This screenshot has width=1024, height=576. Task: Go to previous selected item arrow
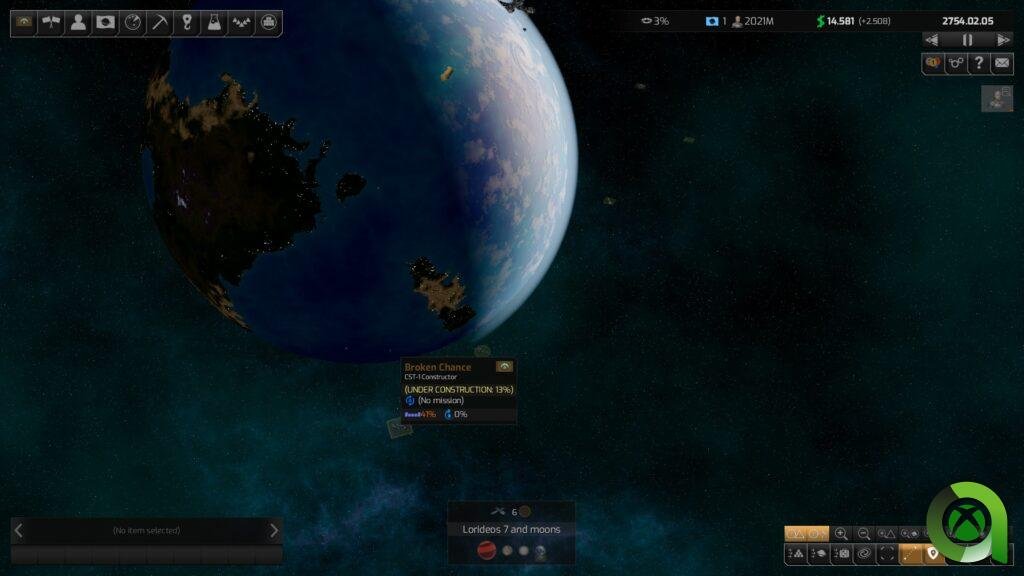point(18,530)
